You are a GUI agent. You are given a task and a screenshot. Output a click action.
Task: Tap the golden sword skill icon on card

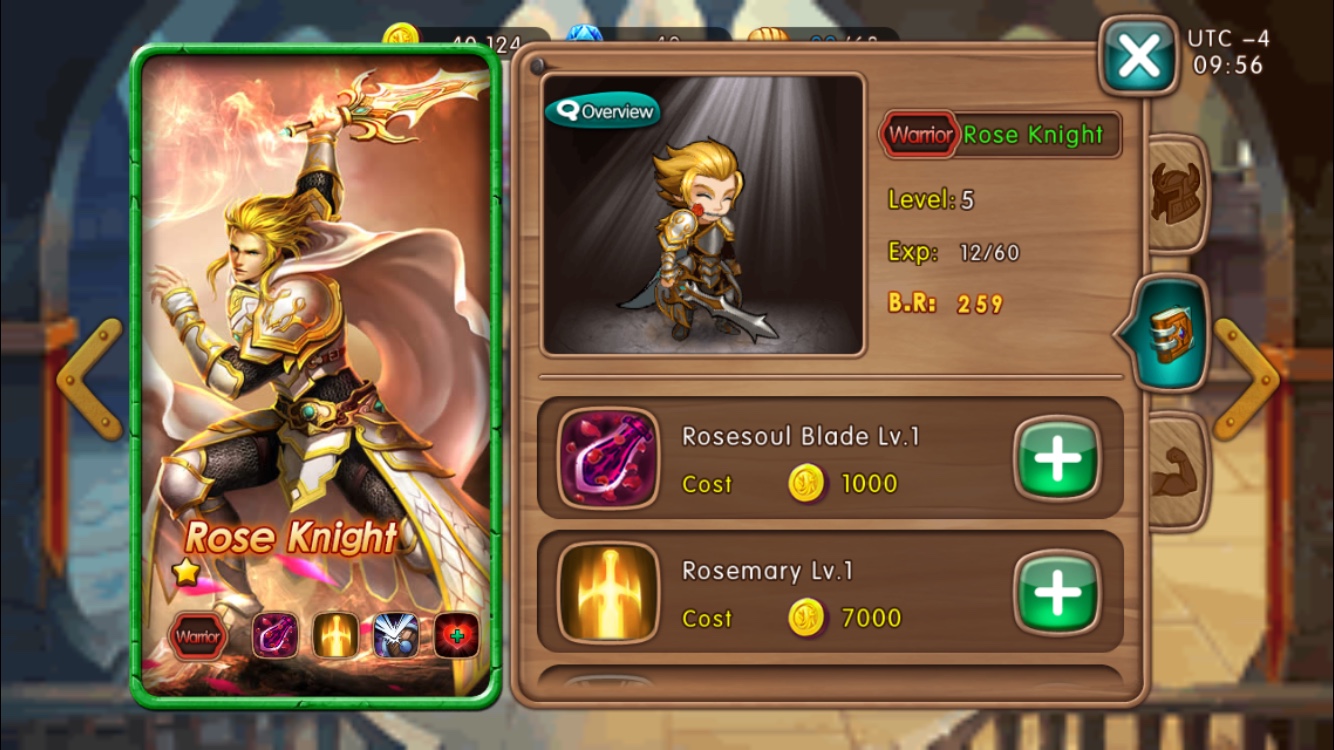pyautogui.click(x=335, y=636)
